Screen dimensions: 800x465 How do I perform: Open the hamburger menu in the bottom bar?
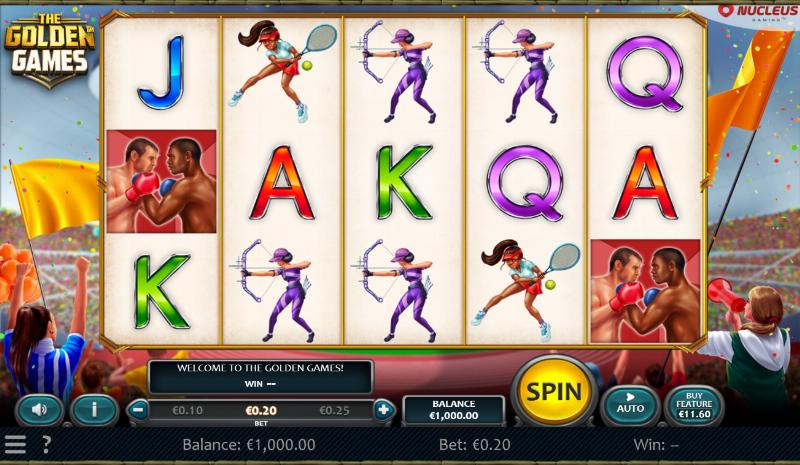tap(15, 445)
